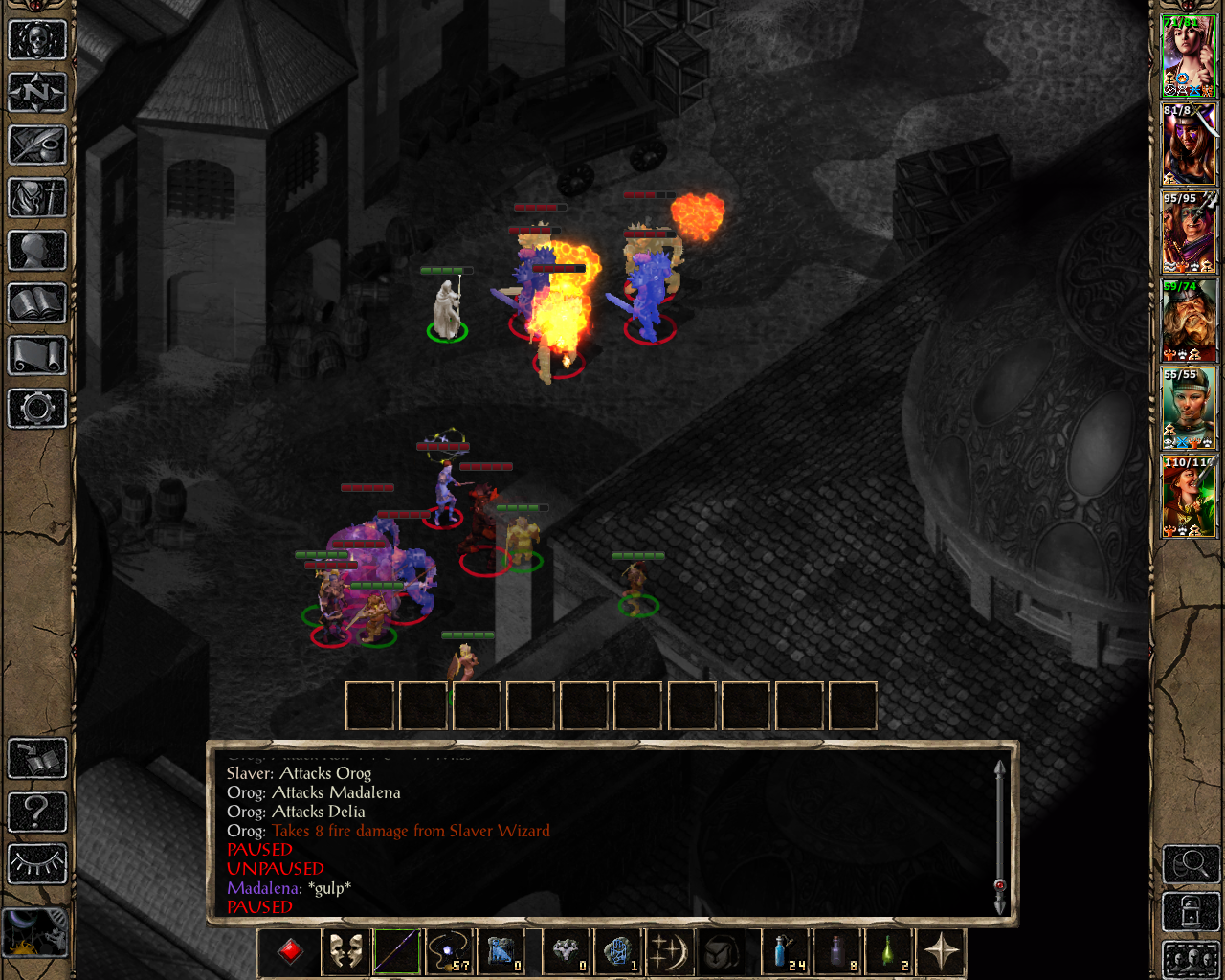This screenshot has height=980, width=1225.
Task: Open game options with the gear button
Action: [37, 409]
